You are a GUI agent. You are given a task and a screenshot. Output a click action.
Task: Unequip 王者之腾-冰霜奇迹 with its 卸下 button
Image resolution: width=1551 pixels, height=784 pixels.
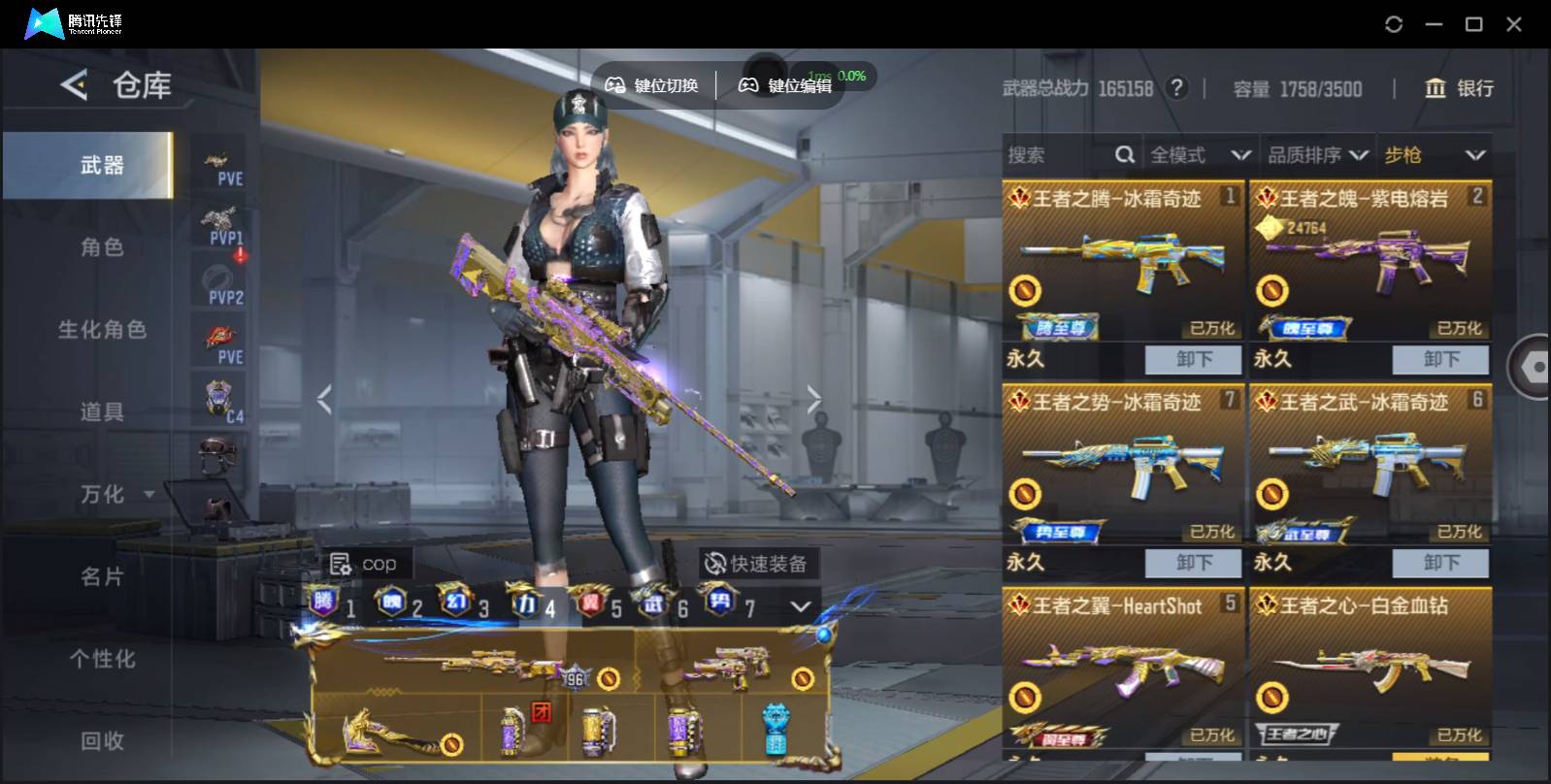[1193, 359]
